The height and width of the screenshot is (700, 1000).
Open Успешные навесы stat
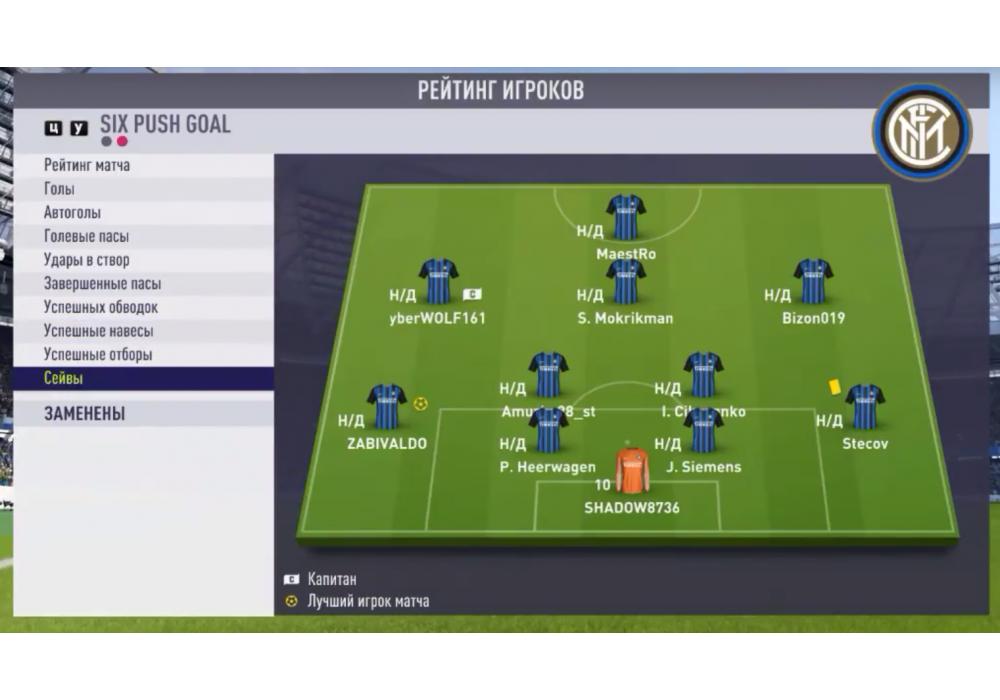click(x=98, y=331)
